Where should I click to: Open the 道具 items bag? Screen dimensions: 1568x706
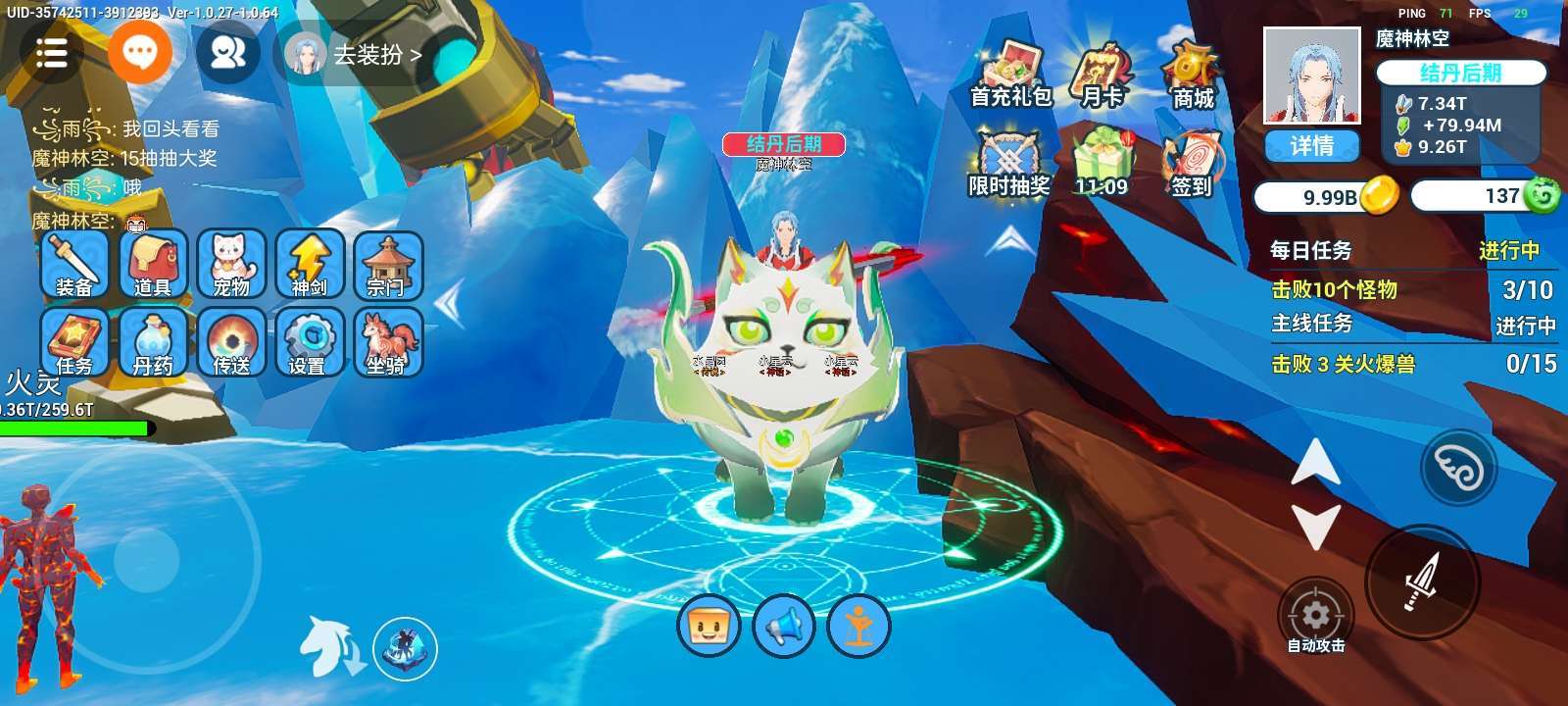(153, 264)
